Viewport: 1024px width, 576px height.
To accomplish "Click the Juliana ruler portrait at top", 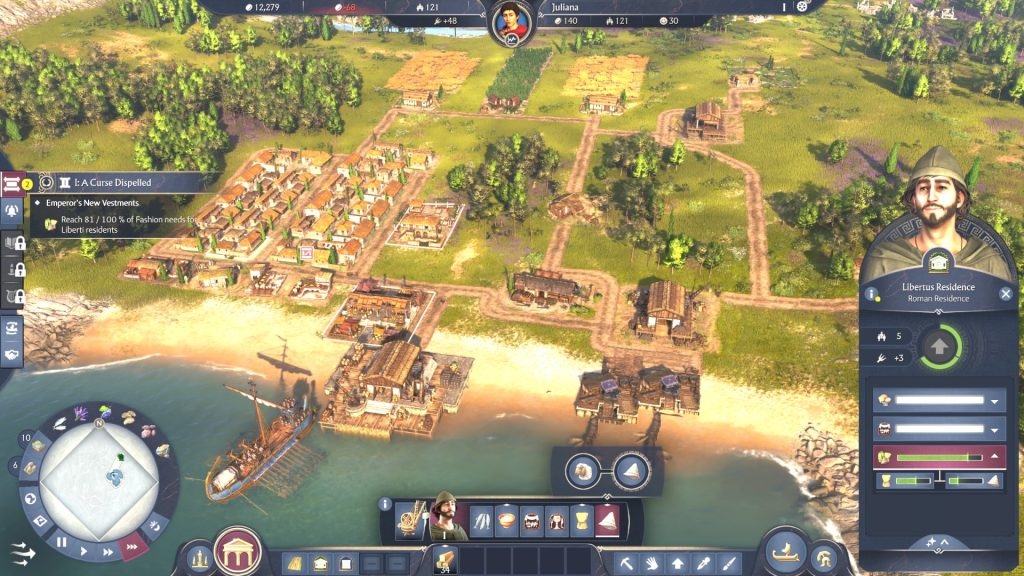I will click(512, 22).
